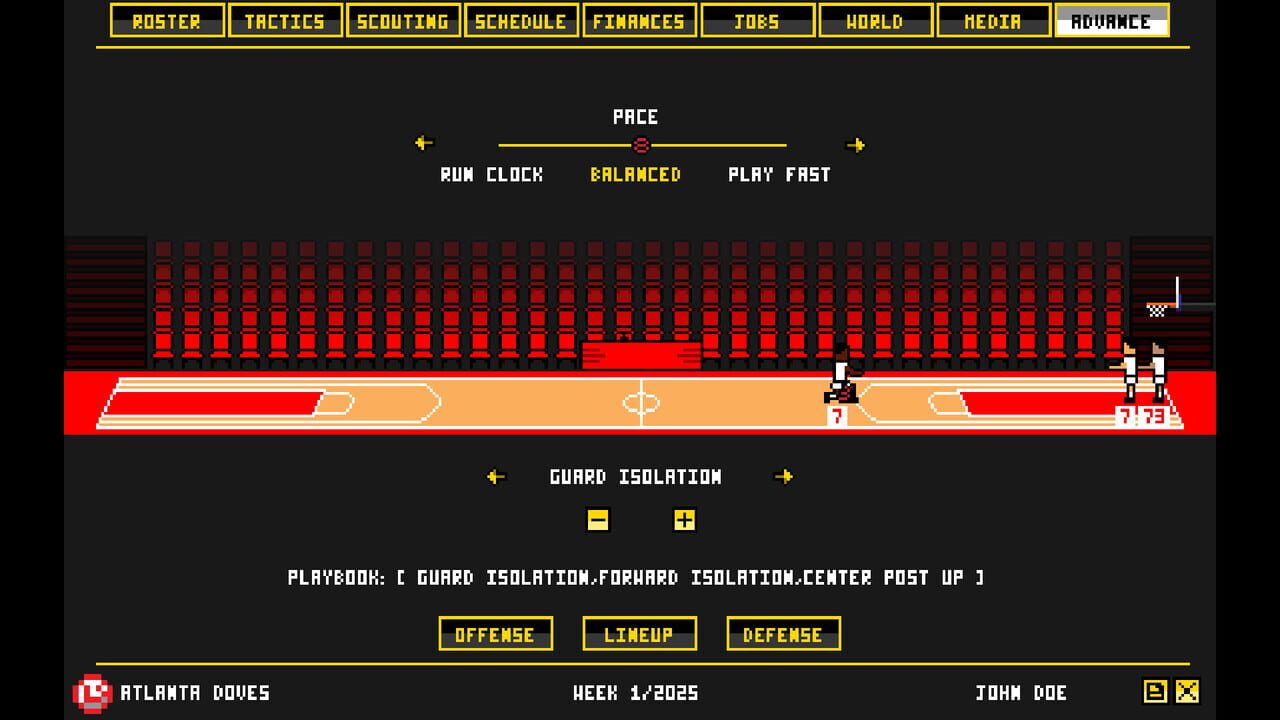The image size is (1280, 720).
Task: Keep pace on Balanced
Action: (635, 174)
